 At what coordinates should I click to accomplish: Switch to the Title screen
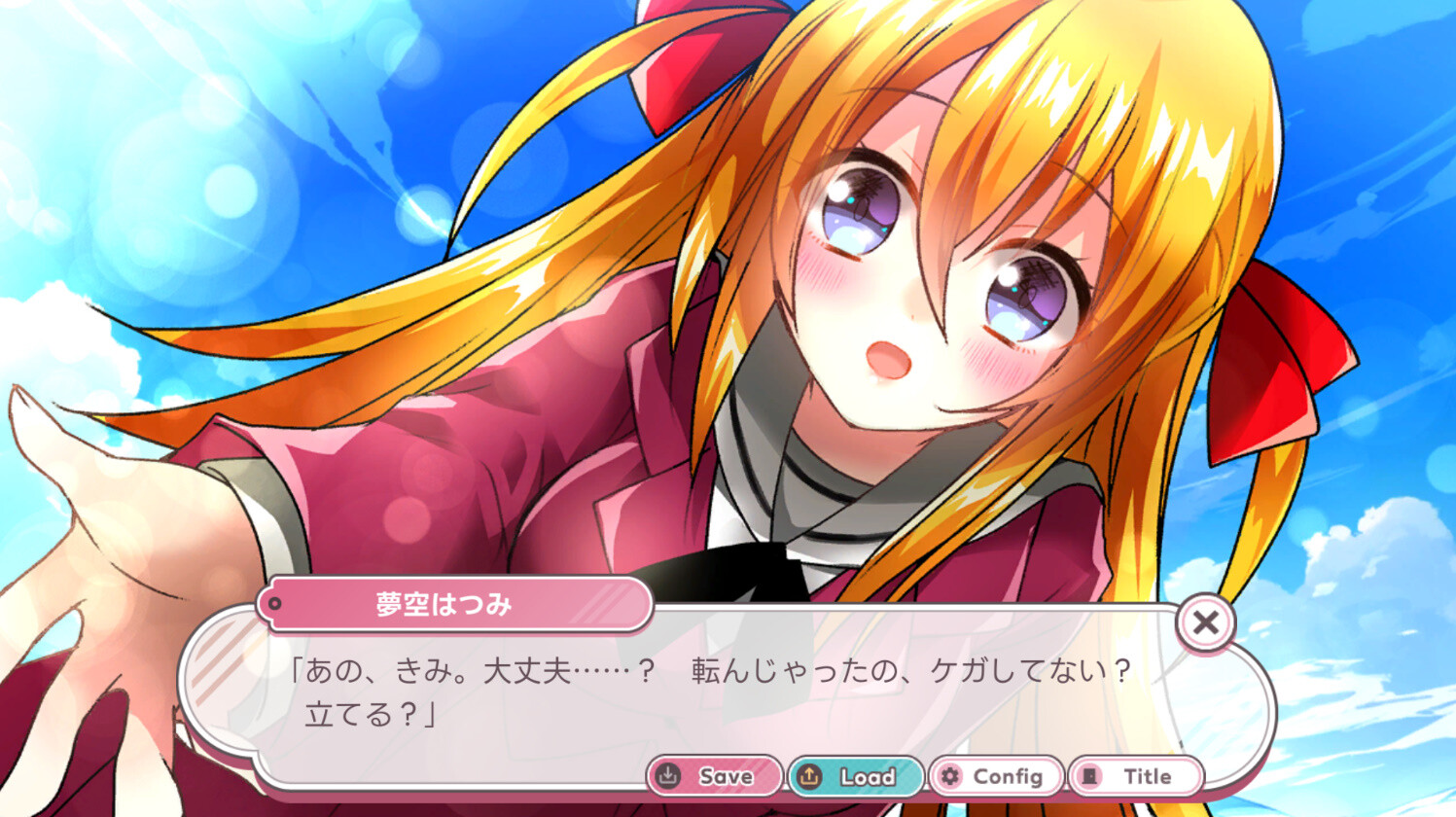tap(1138, 775)
